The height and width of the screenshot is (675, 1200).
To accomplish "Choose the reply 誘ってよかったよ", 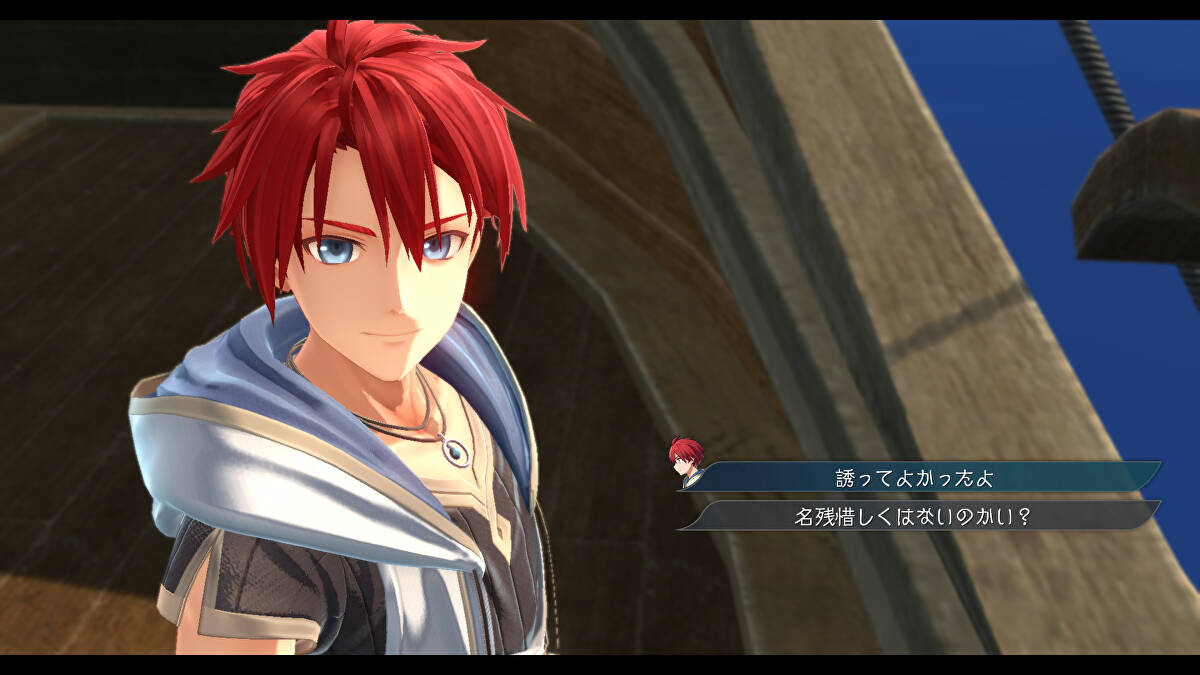I will 915,477.
